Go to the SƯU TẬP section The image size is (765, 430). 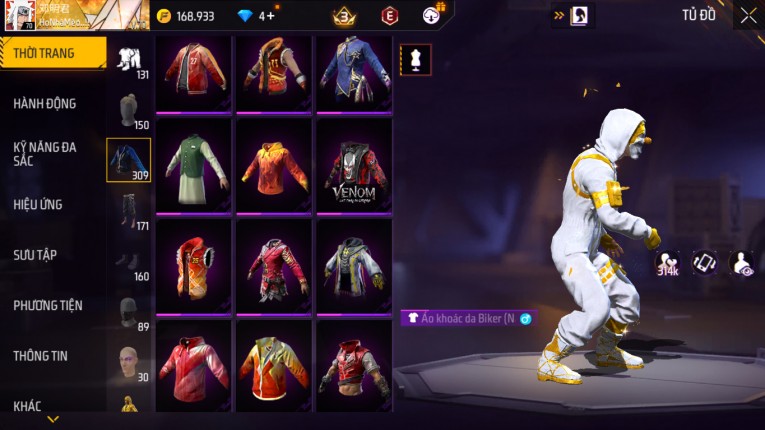pos(35,255)
